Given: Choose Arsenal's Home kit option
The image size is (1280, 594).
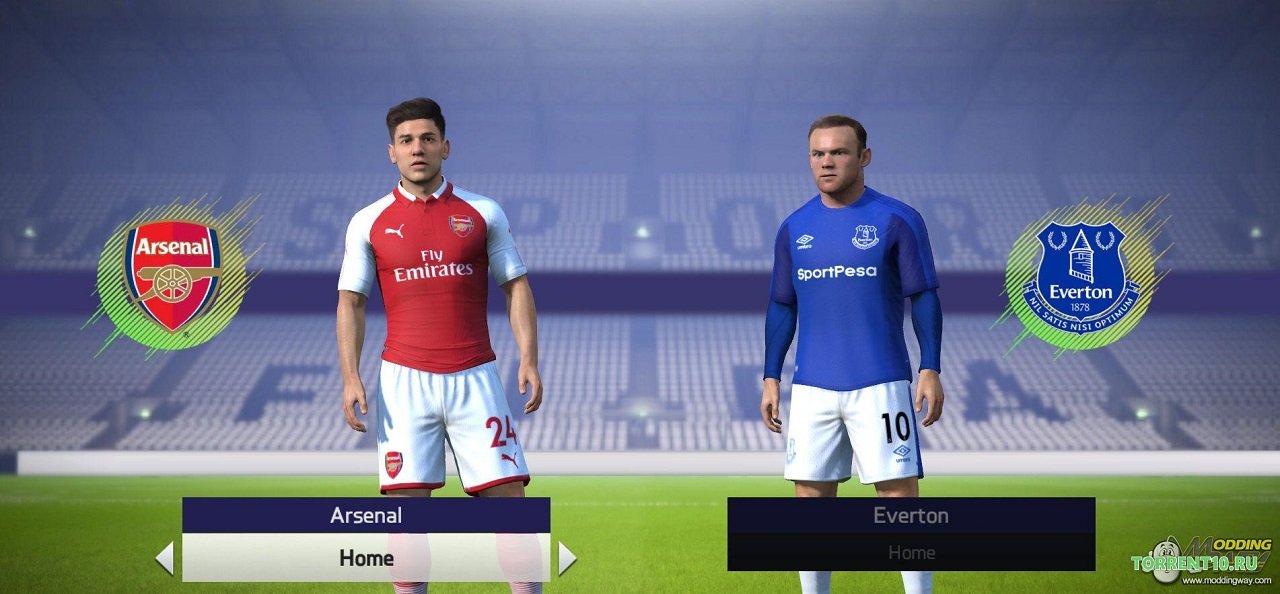Looking at the screenshot, I should [x=366, y=558].
